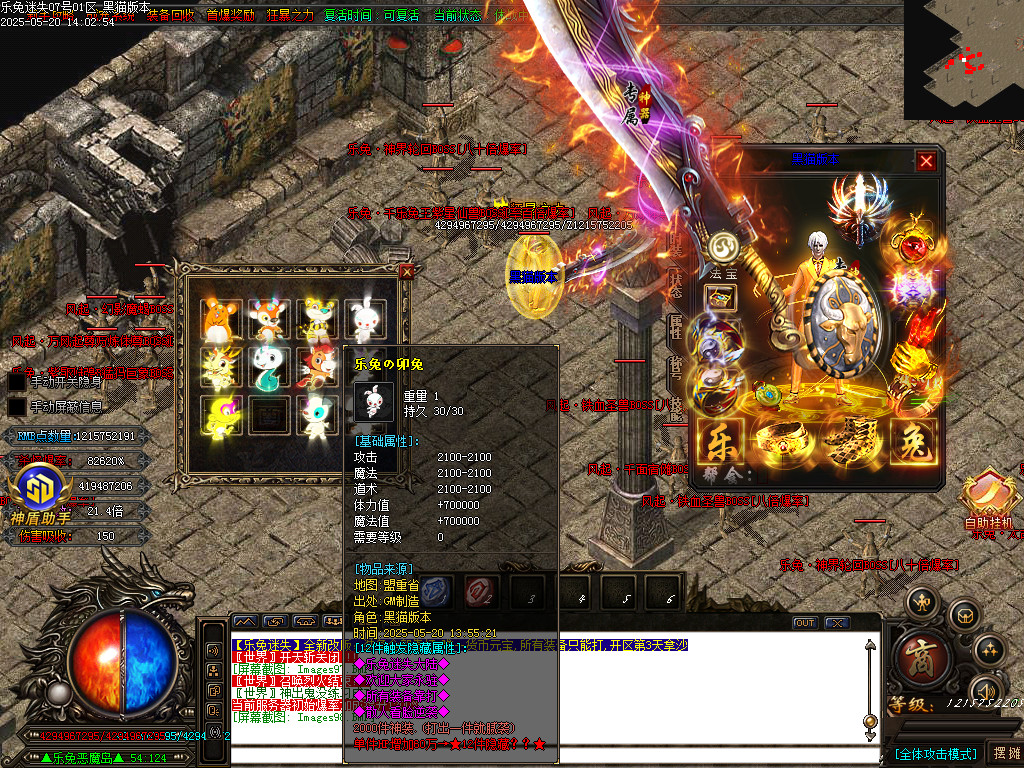Select the orange mouse zodiac pet

point(217,320)
